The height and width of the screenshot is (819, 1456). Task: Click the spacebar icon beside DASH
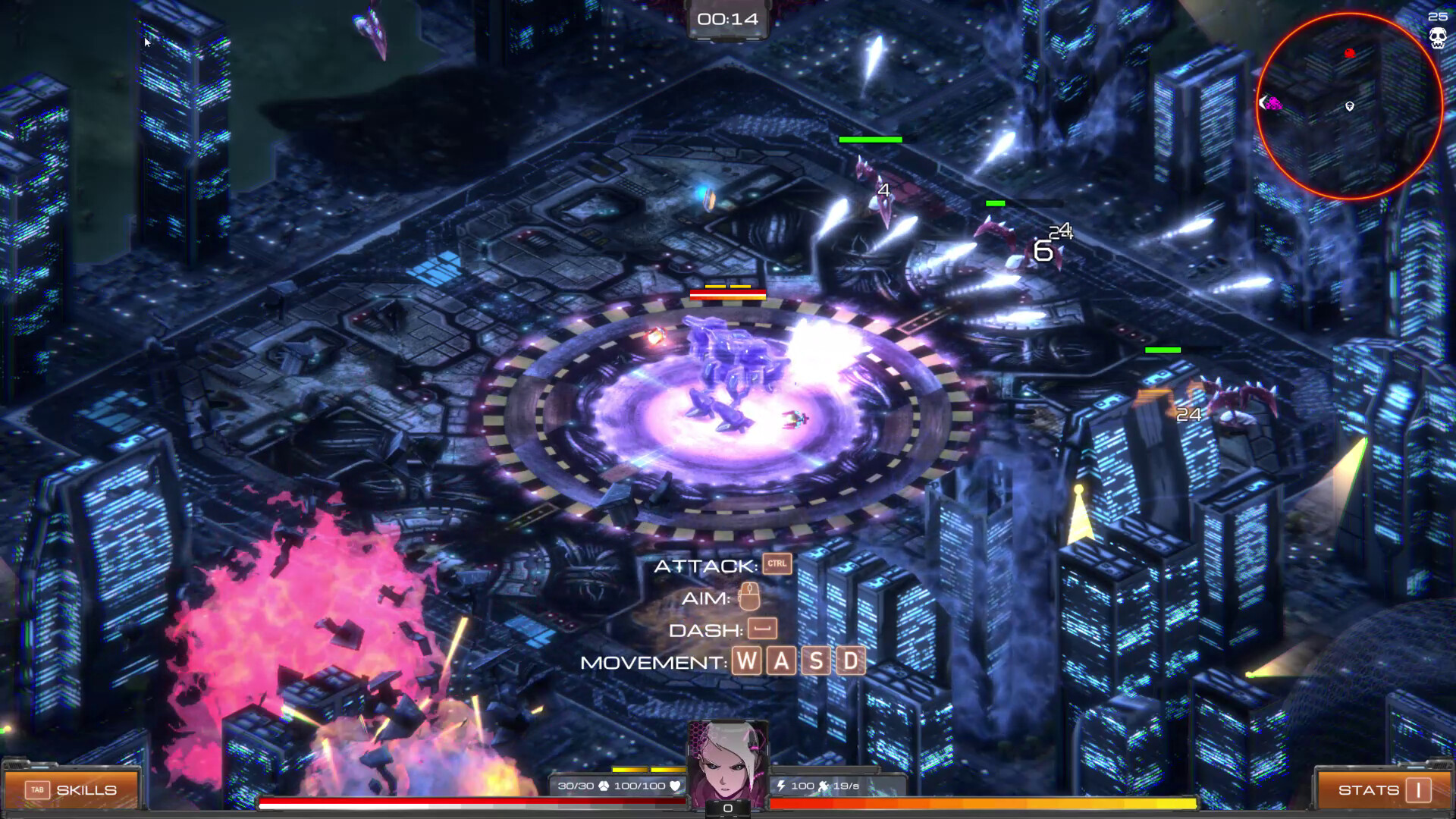(x=764, y=629)
